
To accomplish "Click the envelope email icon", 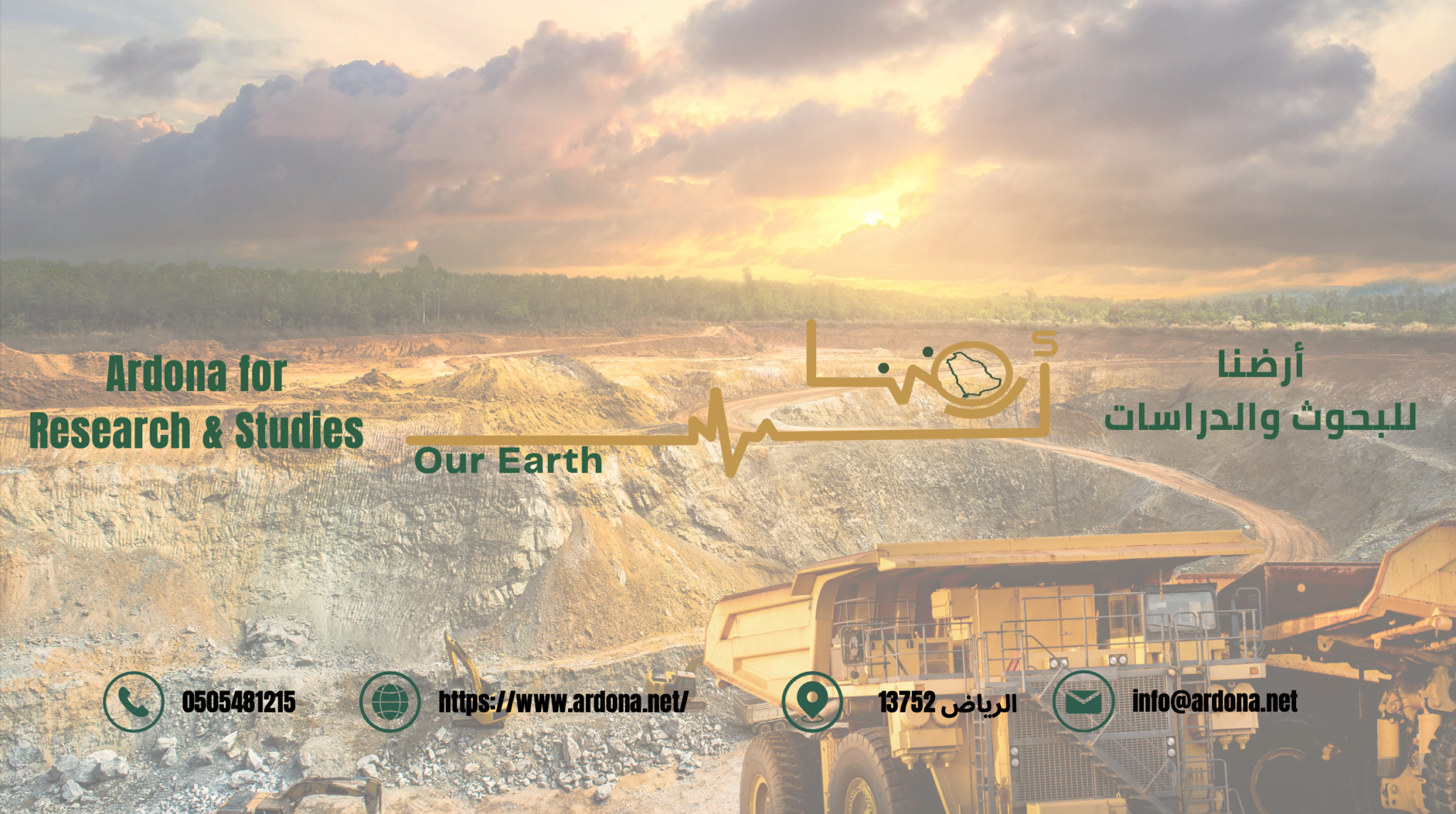I will [x=1083, y=702].
